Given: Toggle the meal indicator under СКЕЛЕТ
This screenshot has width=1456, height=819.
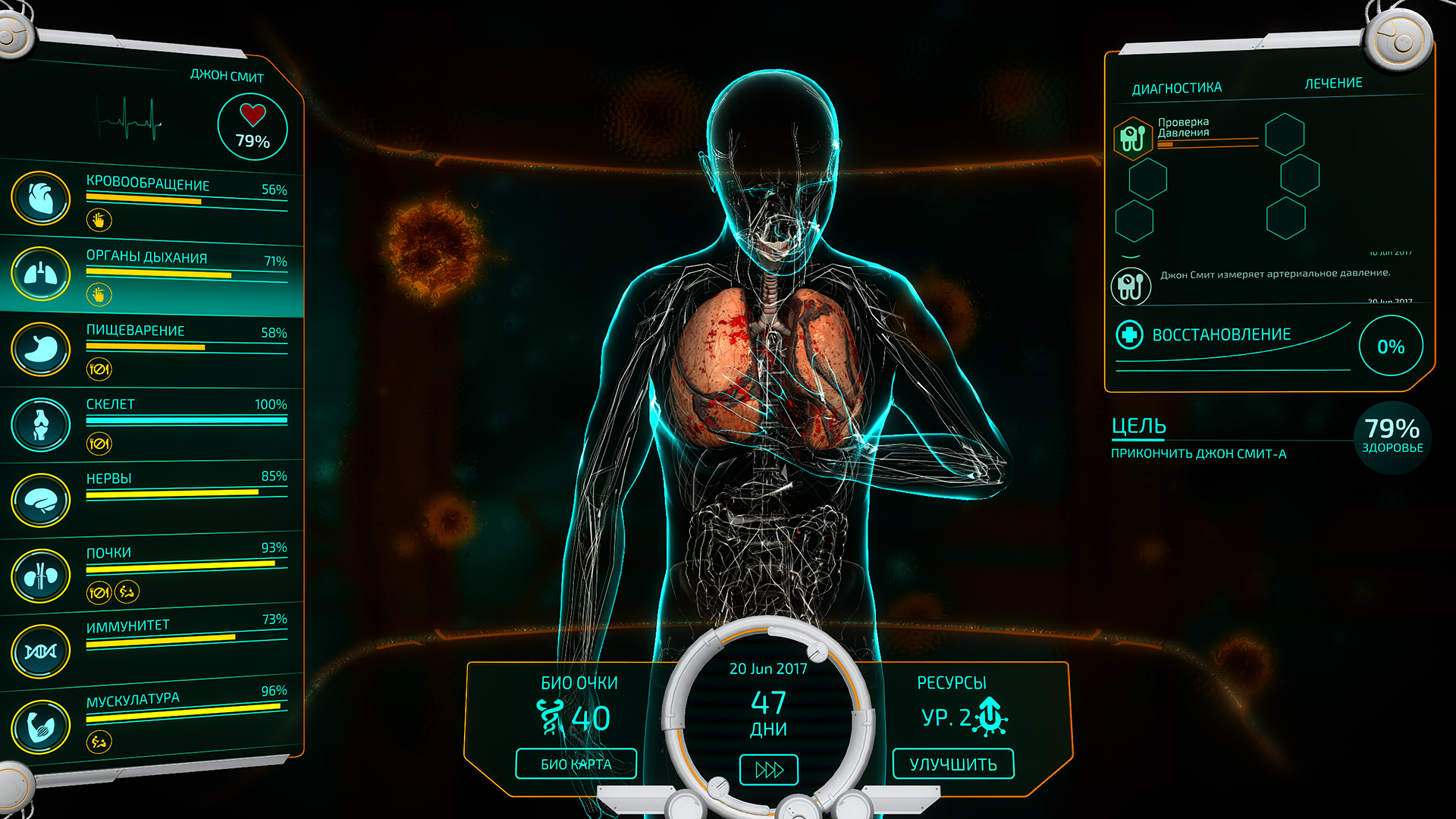Looking at the screenshot, I should (x=99, y=442).
